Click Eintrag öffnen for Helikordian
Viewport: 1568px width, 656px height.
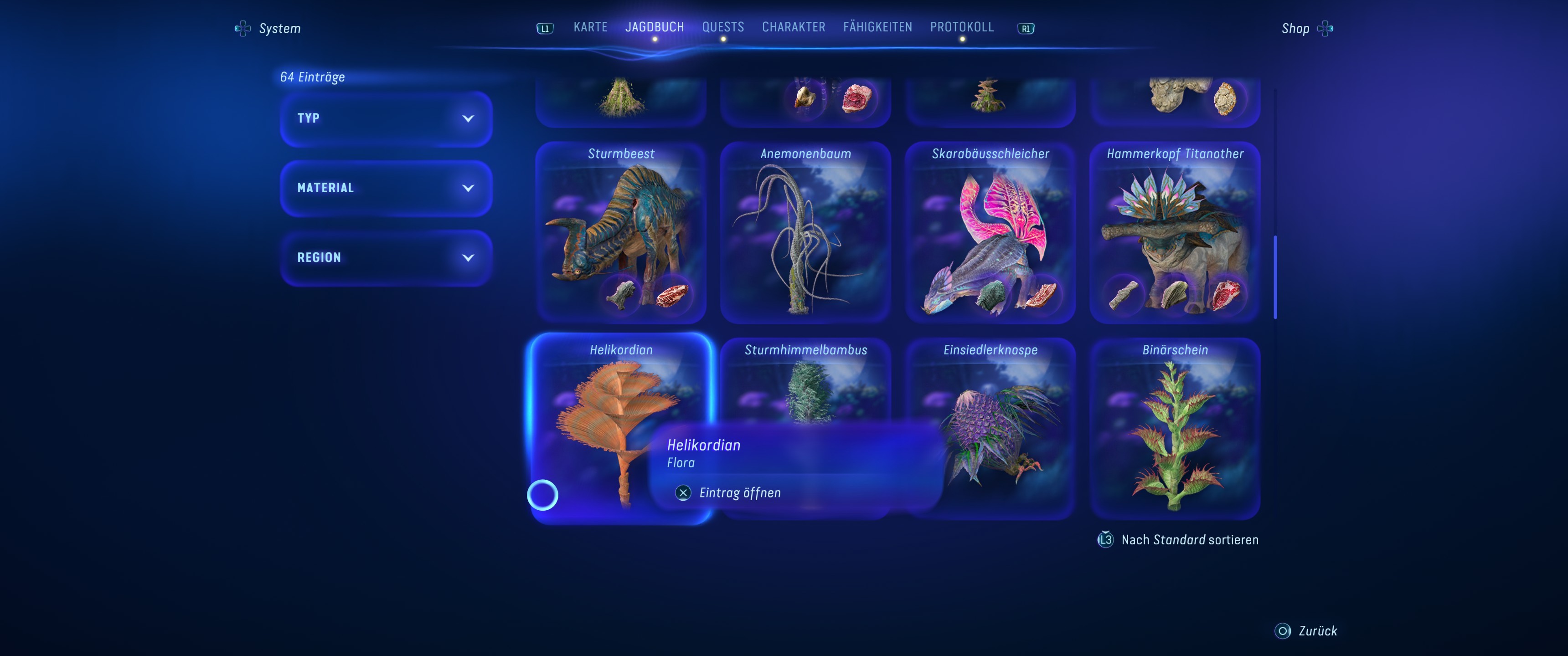coord(739,493)
